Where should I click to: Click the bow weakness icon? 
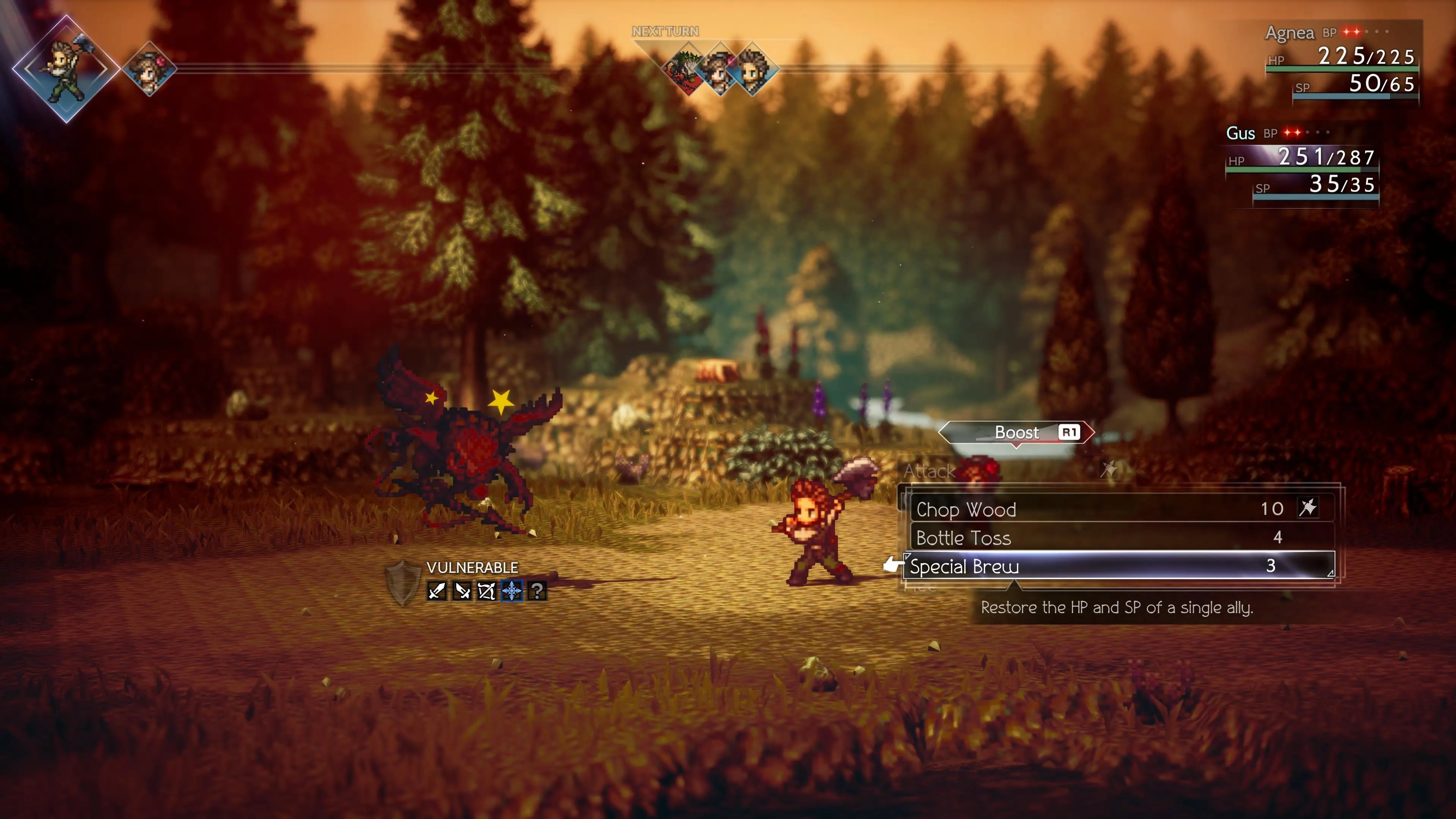(486, 591)
